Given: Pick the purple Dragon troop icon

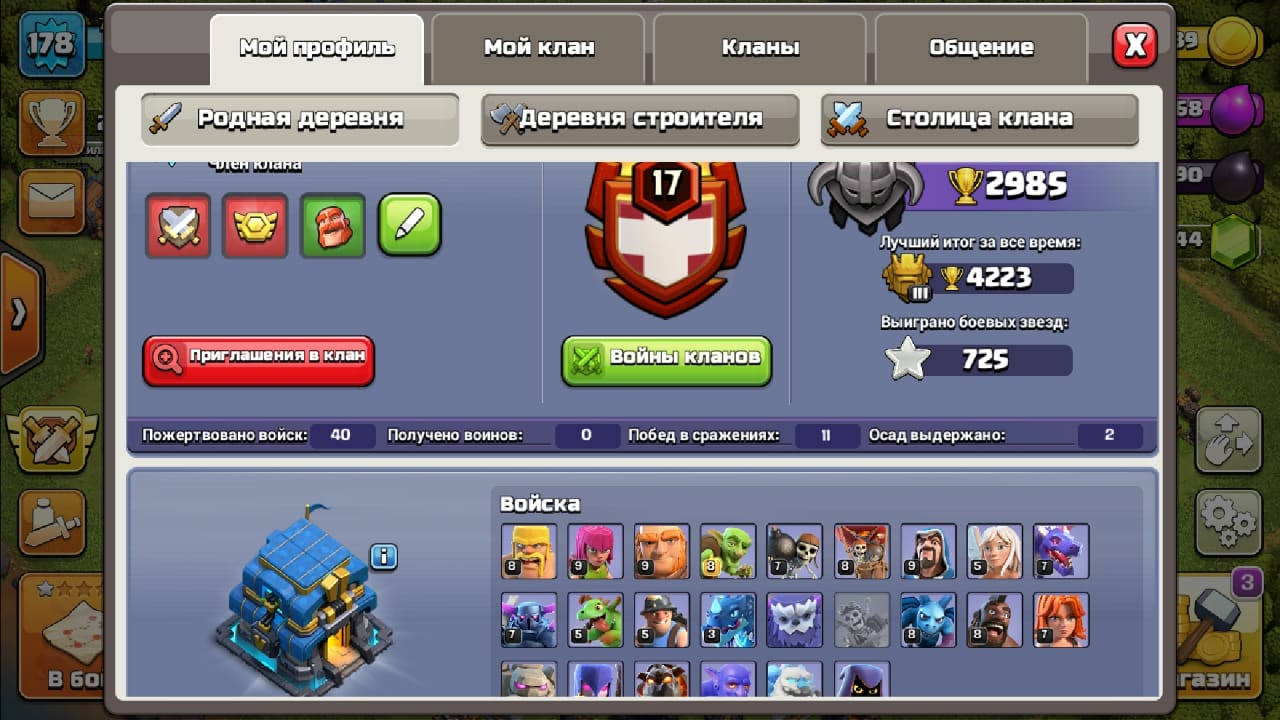Looking at the screenshot, I should pos(1061,551).
